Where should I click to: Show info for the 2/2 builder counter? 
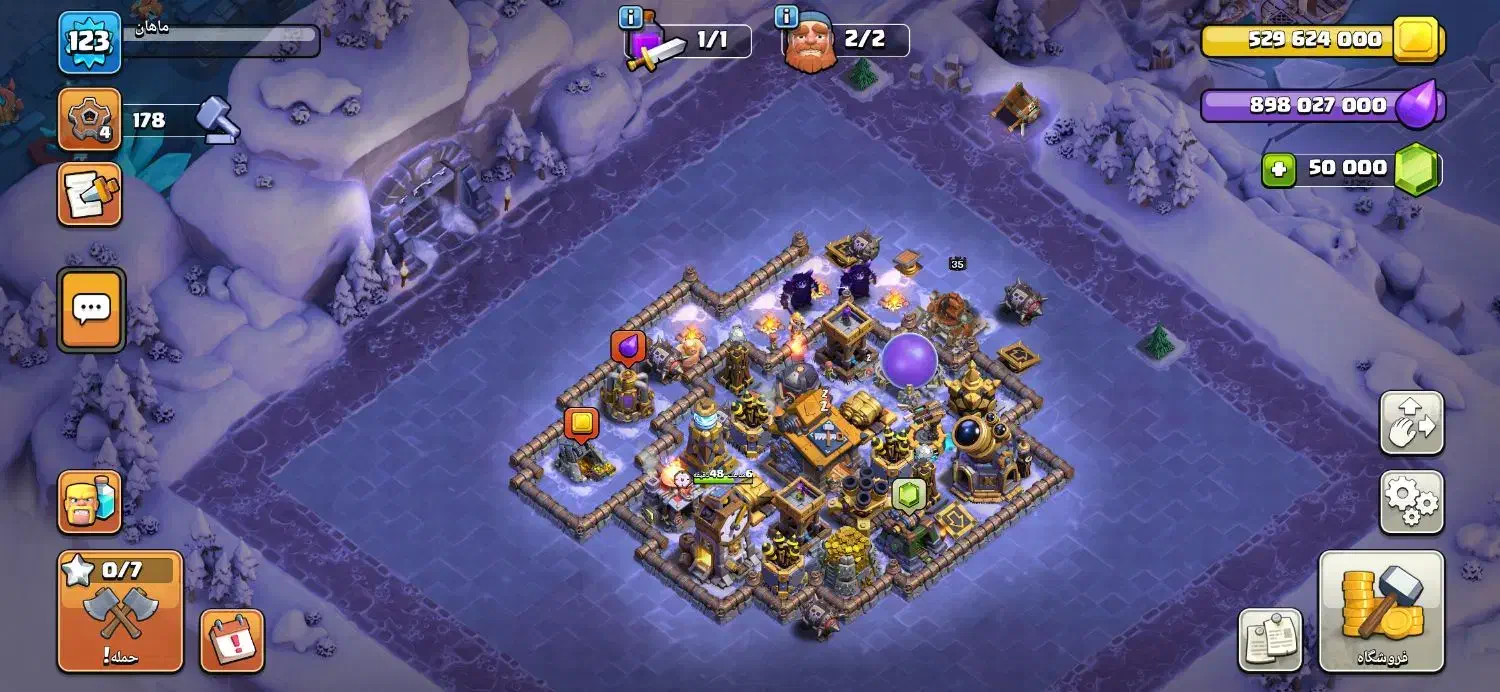[x=787, y=18]
